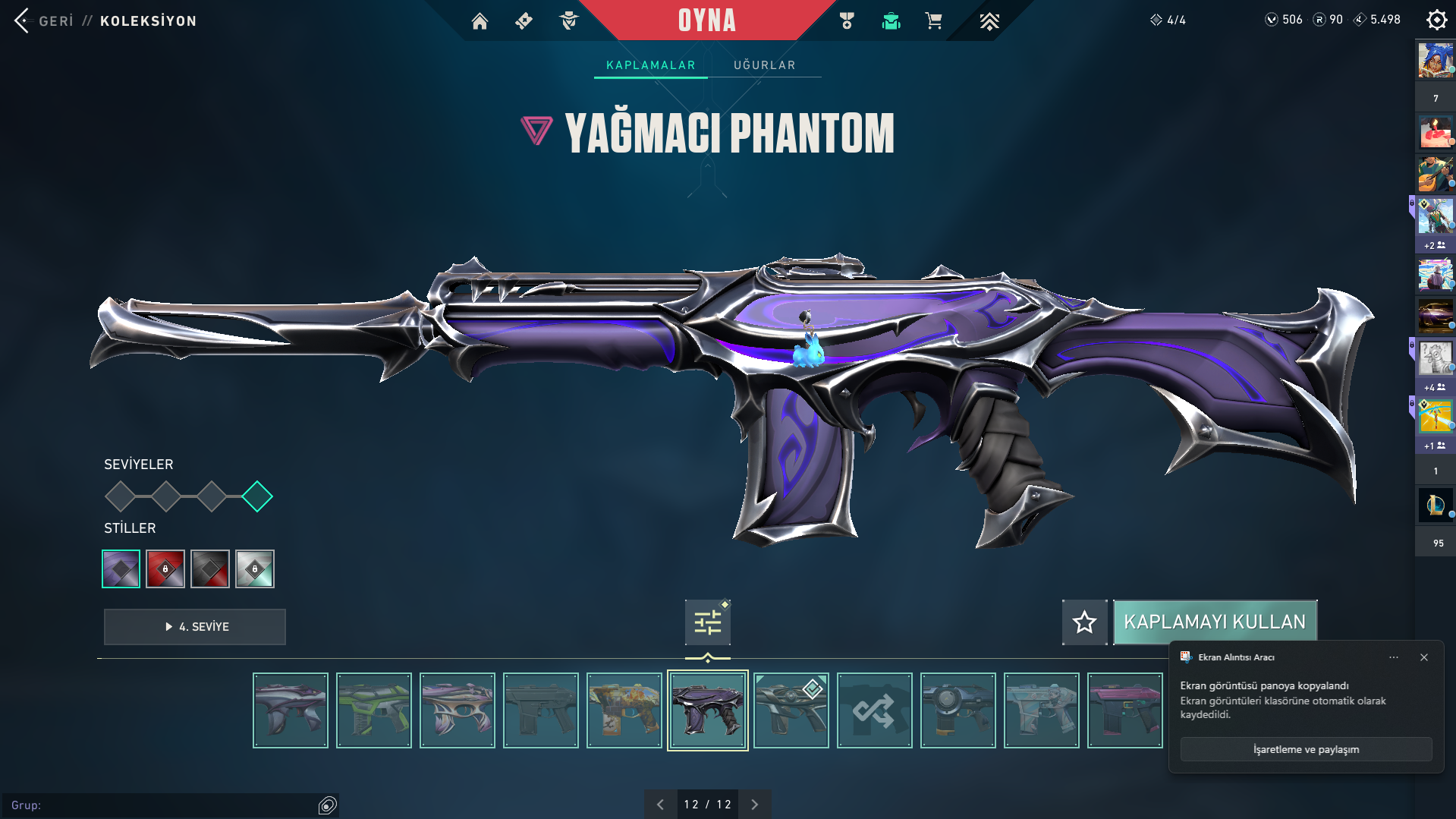
Task: Open the settings gear icon
Action: [1436, 20]
